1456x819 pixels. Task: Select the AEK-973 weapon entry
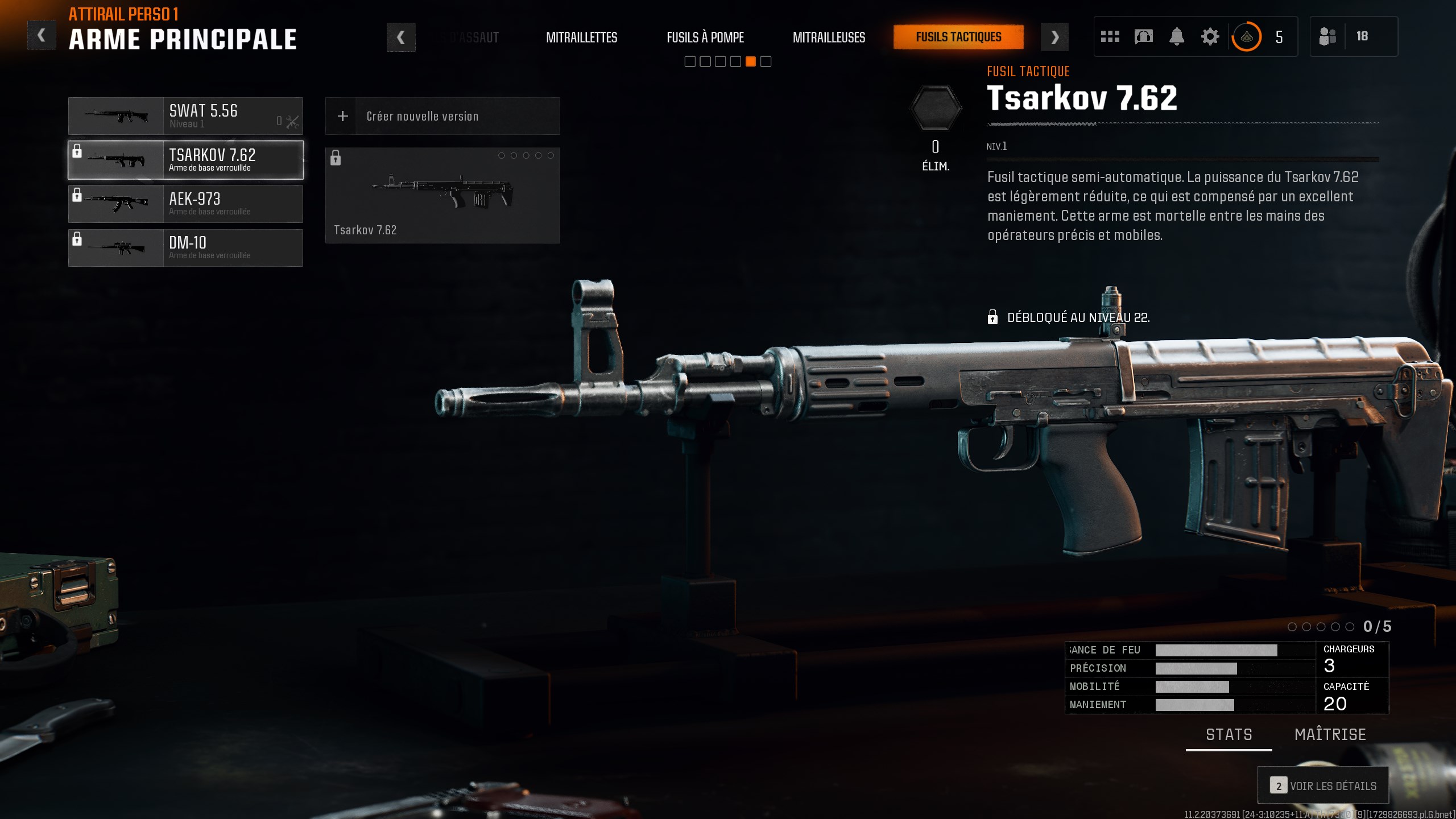185,203
